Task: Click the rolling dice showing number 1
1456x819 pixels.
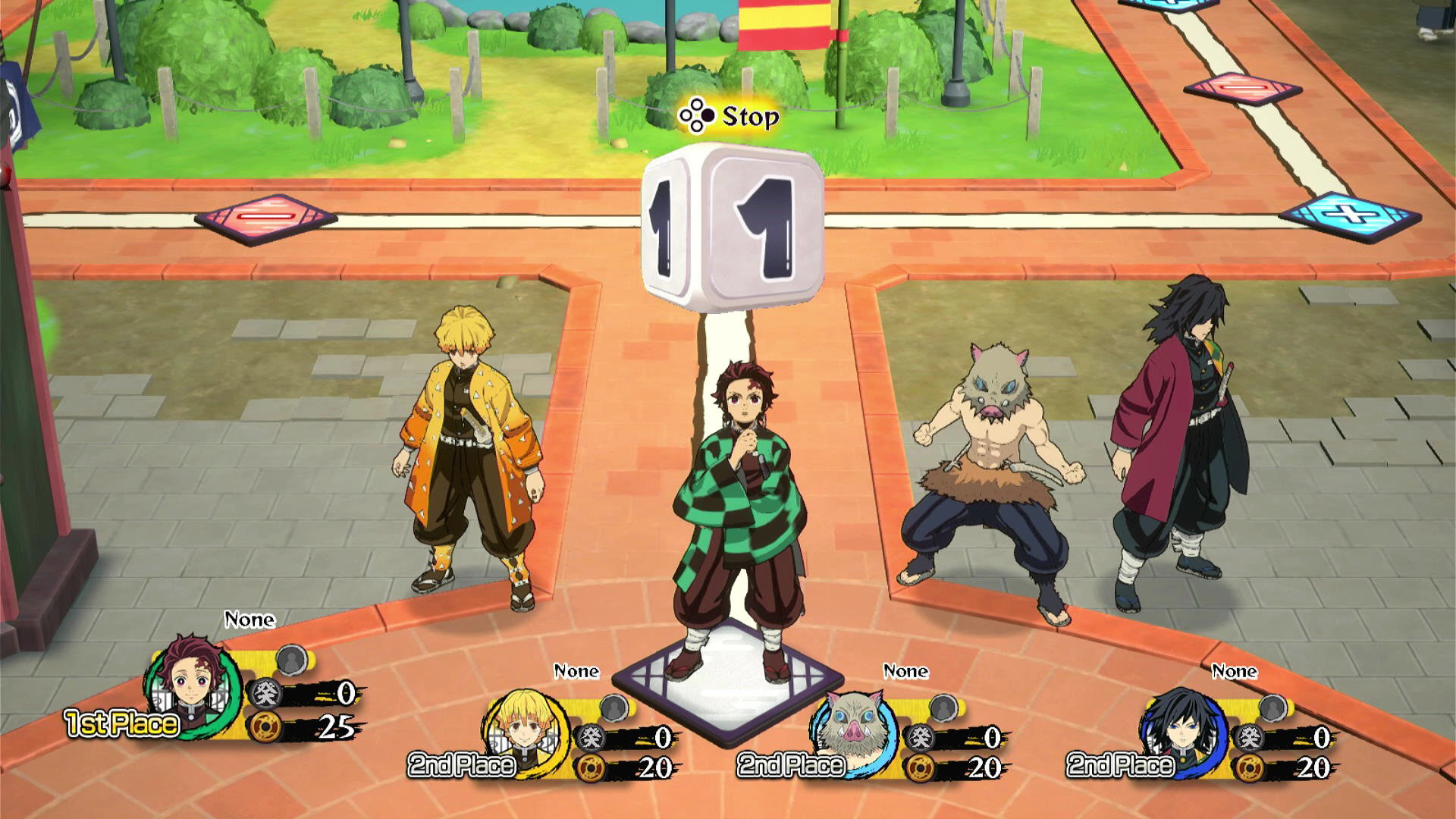Action: coord(730,227)
